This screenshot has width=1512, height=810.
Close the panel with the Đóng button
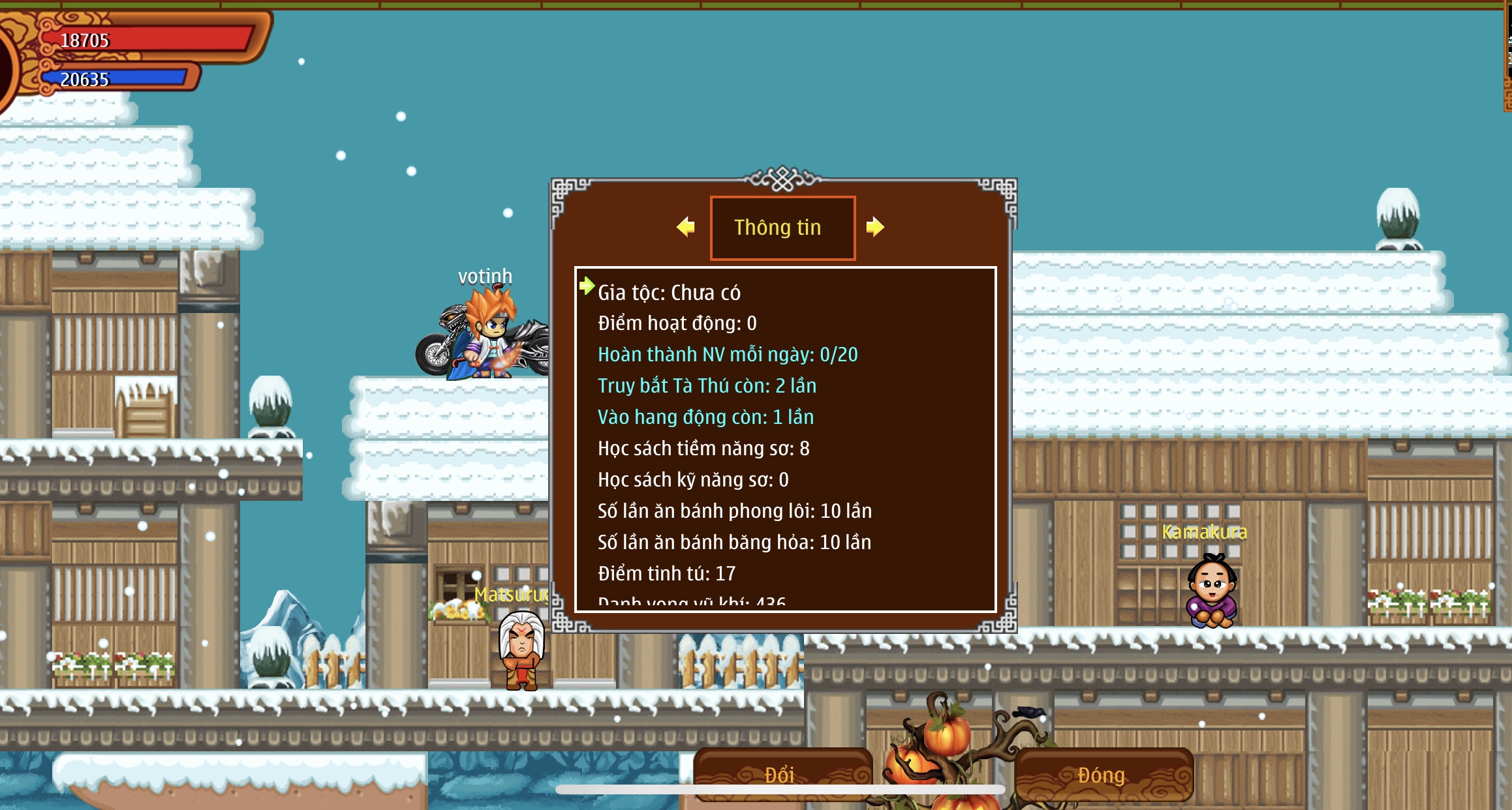tap(1102, 774)
